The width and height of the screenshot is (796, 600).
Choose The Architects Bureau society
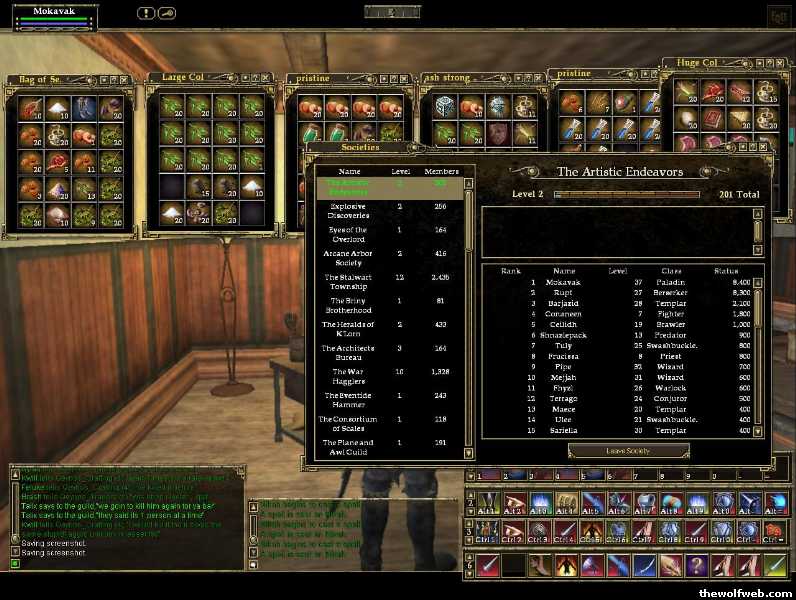348,352
